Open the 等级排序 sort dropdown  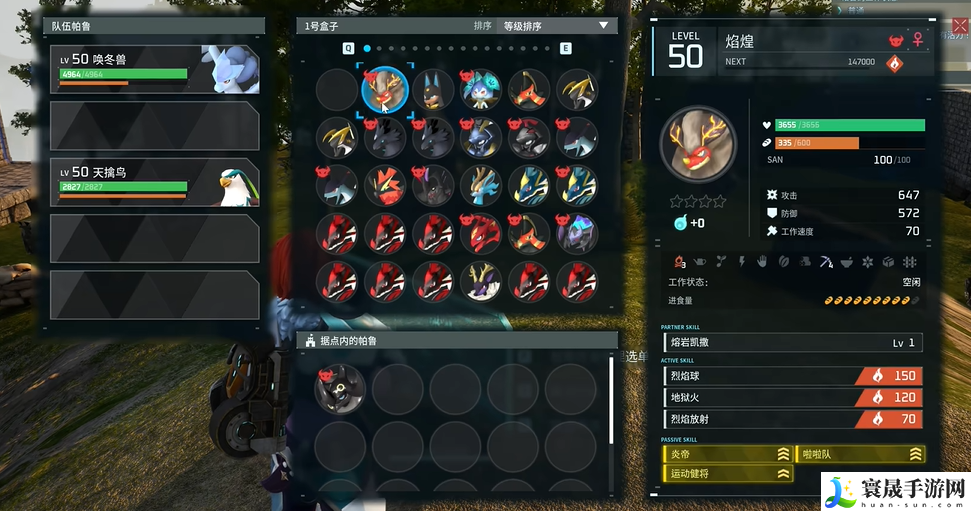click(x=554, y=26)
